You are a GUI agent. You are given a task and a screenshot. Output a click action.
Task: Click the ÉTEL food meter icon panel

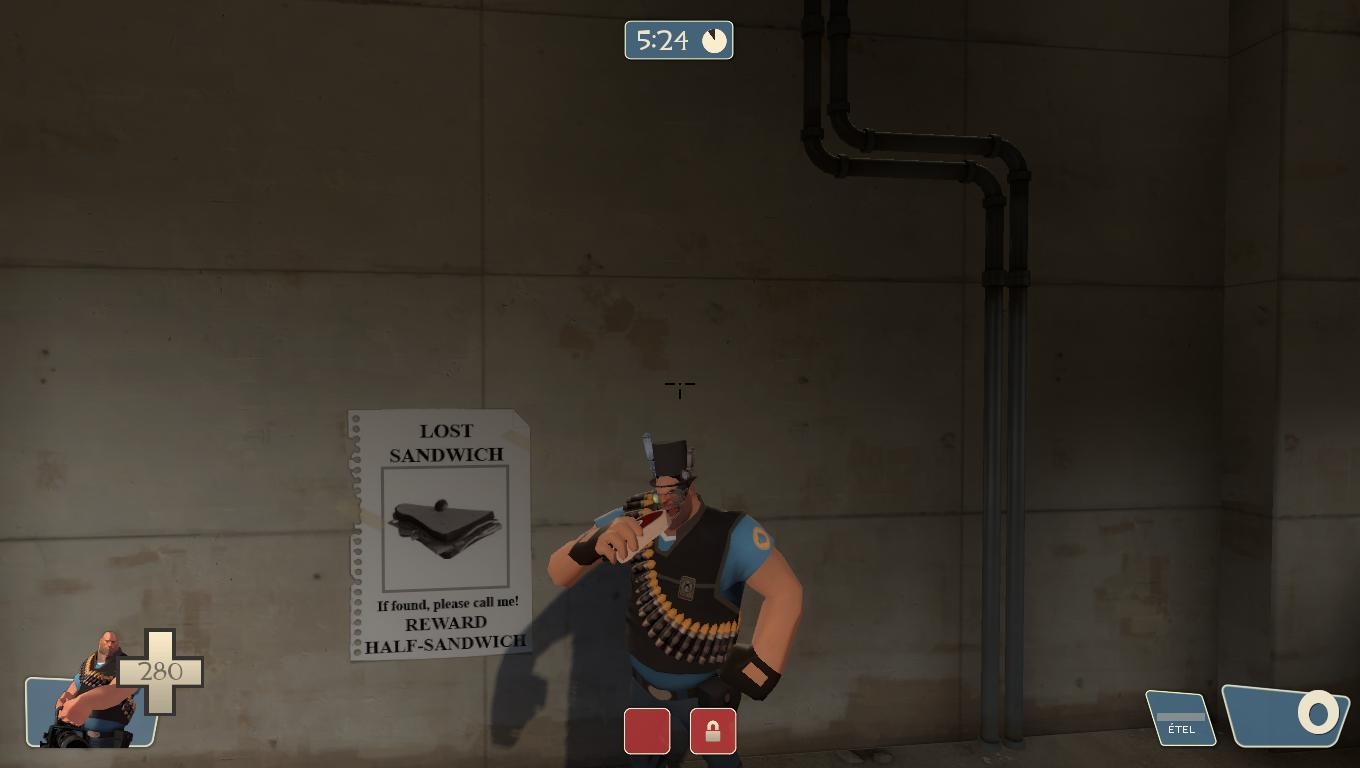pyautogui.click(x=1180, y=716)
